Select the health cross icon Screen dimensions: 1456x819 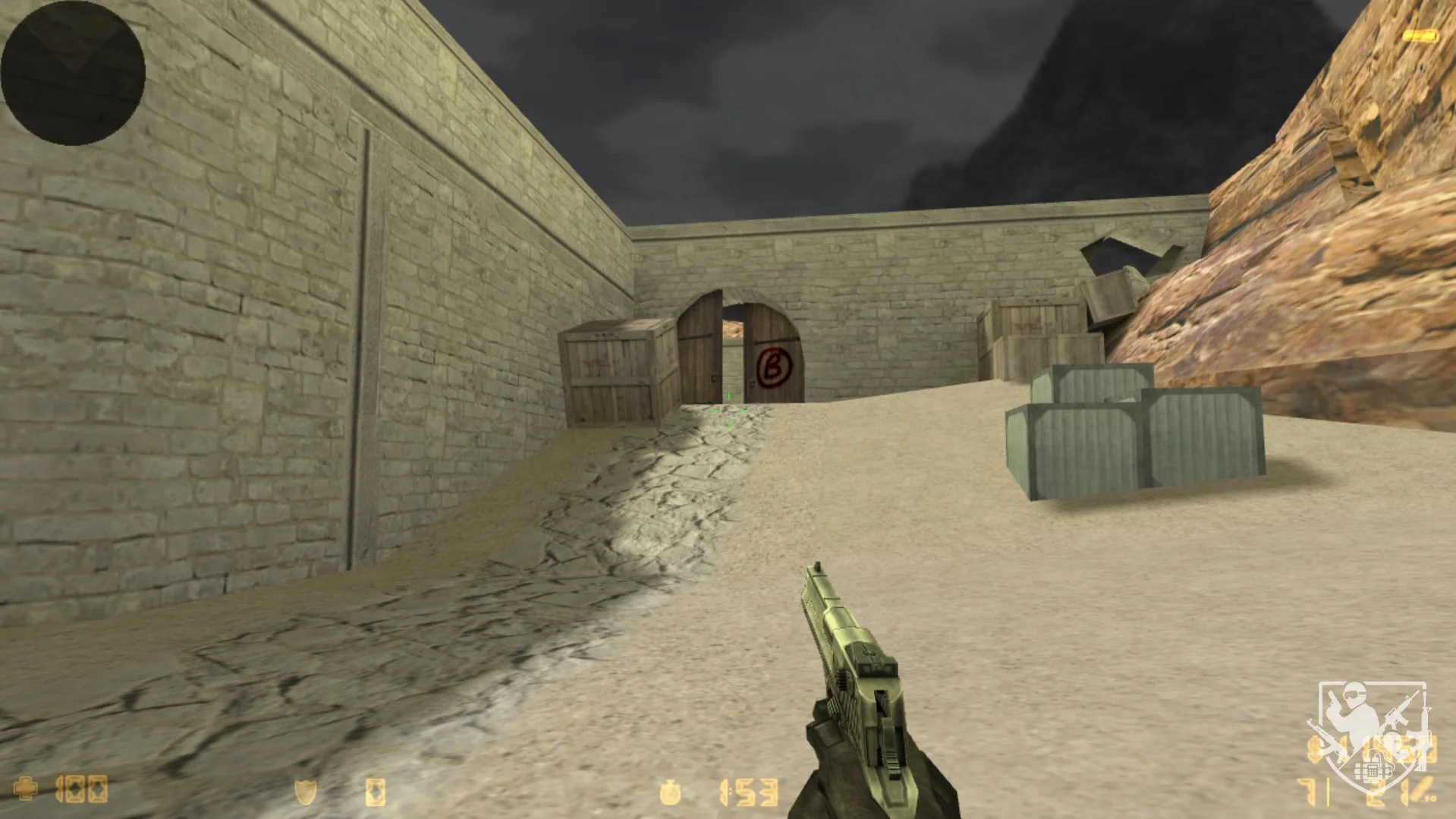pyautogui.click(x=26, y=789)
